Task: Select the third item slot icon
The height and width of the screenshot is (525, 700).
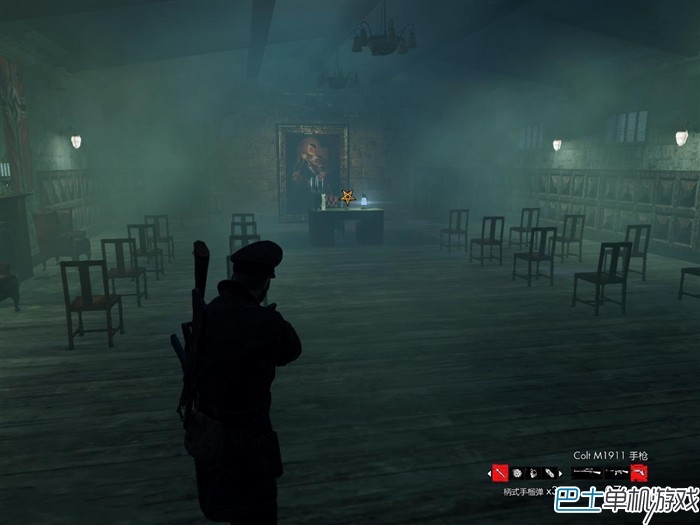Action: pyautogui.click(x=534, y=473)
